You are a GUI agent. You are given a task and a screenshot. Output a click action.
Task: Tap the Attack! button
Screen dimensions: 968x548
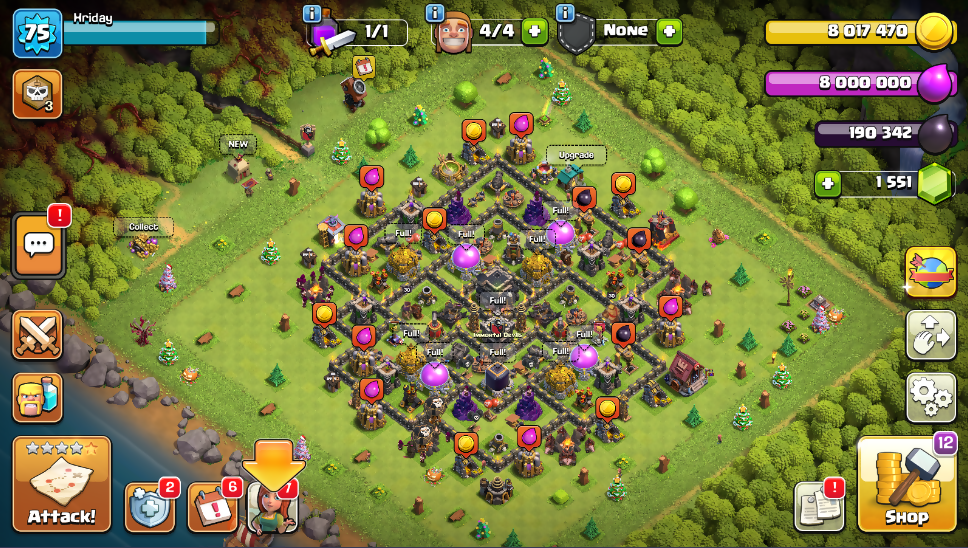click(61, 484)
